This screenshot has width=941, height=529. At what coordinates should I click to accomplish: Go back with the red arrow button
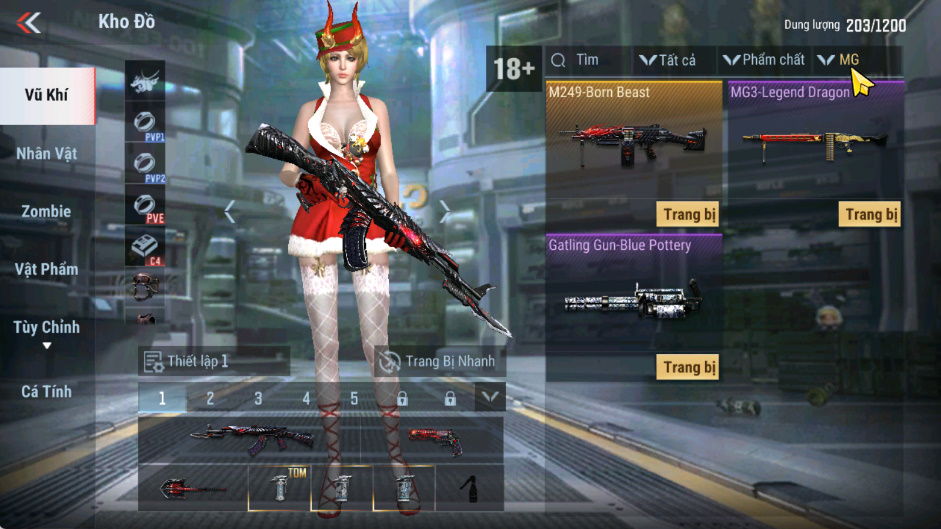[x=30, y=22]
